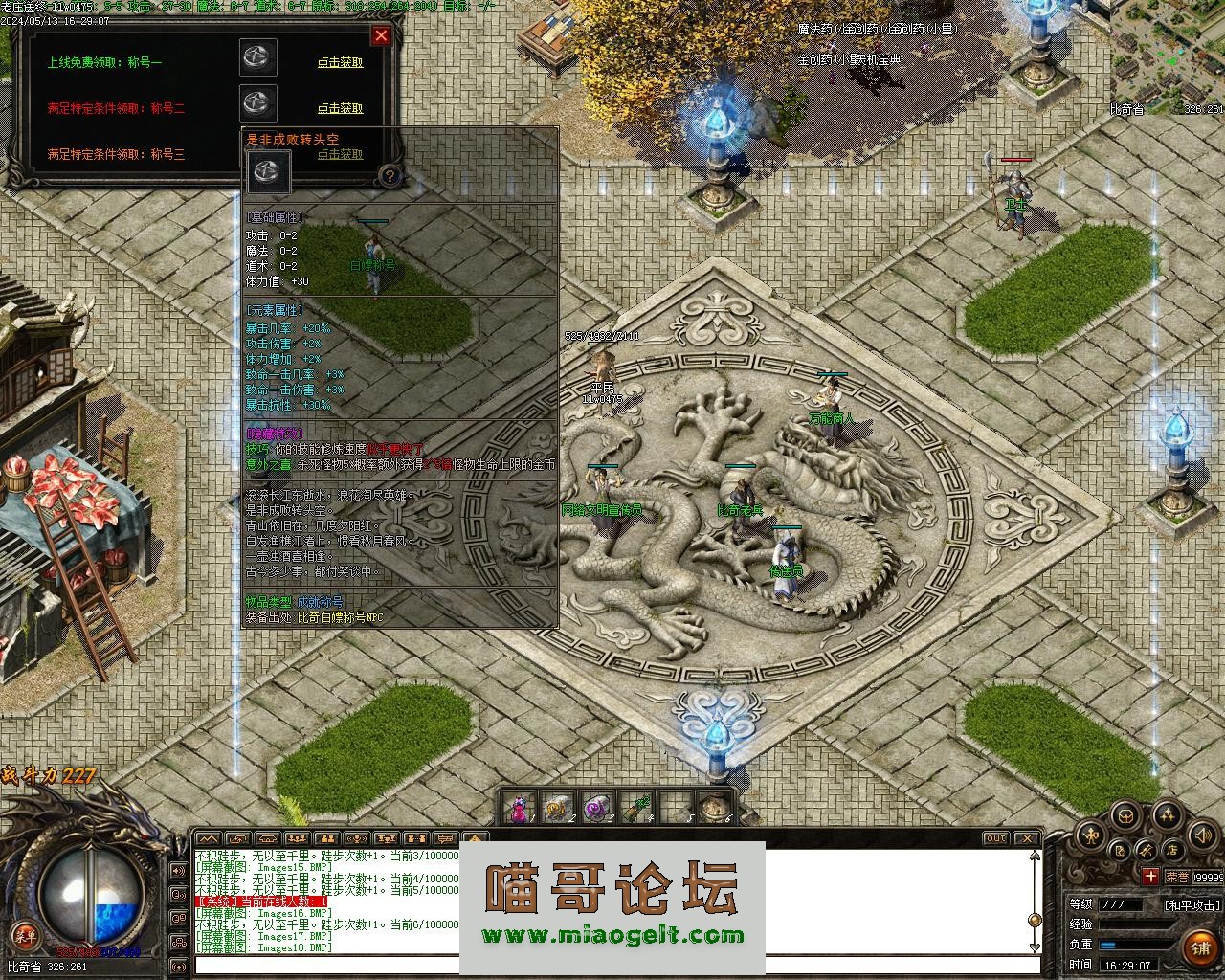
Task: Open the orange 铺 stall button
Action: tap(1200, 947)
